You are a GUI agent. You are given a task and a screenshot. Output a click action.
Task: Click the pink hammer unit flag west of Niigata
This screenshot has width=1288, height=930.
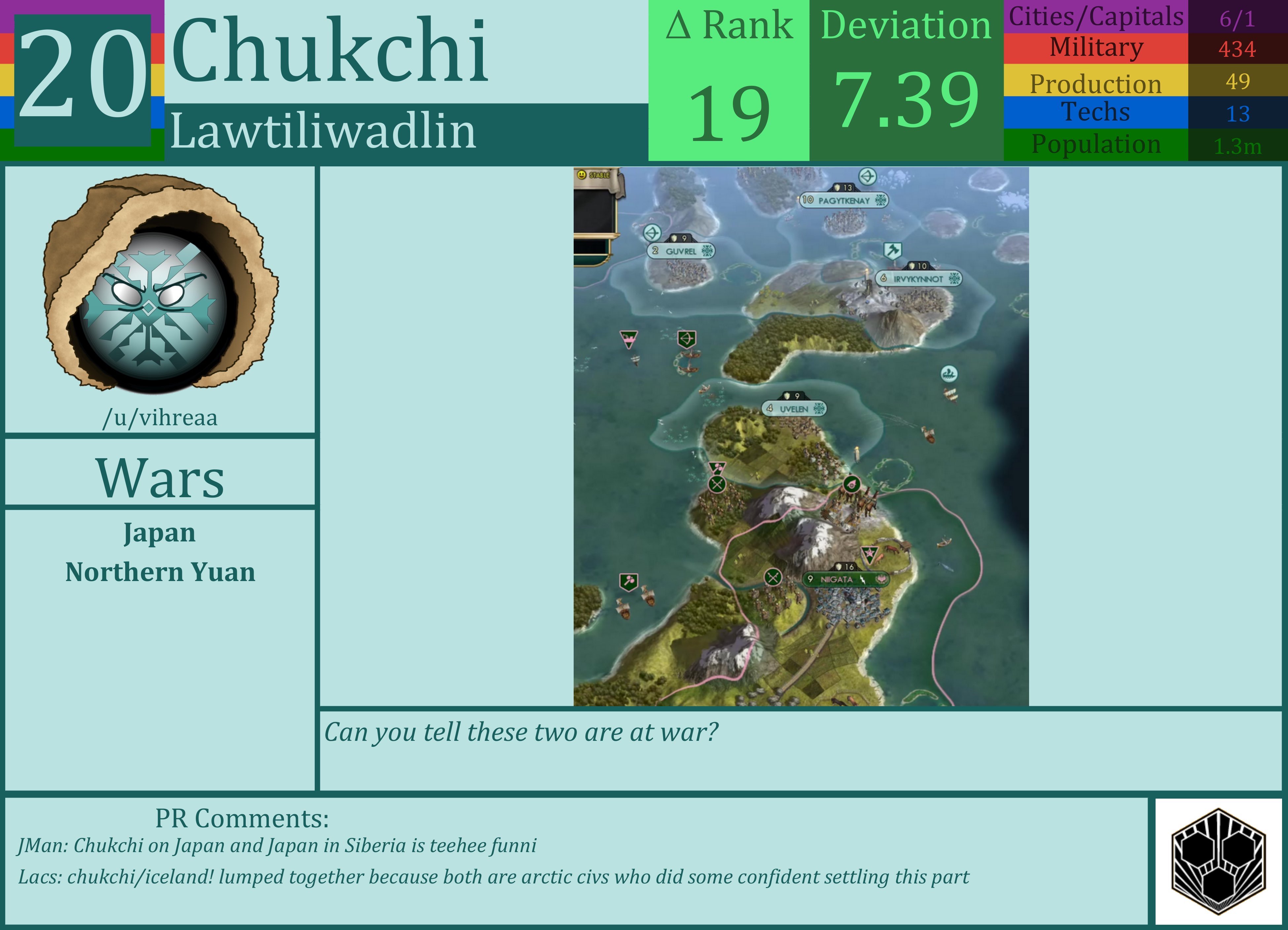(629, 581)
